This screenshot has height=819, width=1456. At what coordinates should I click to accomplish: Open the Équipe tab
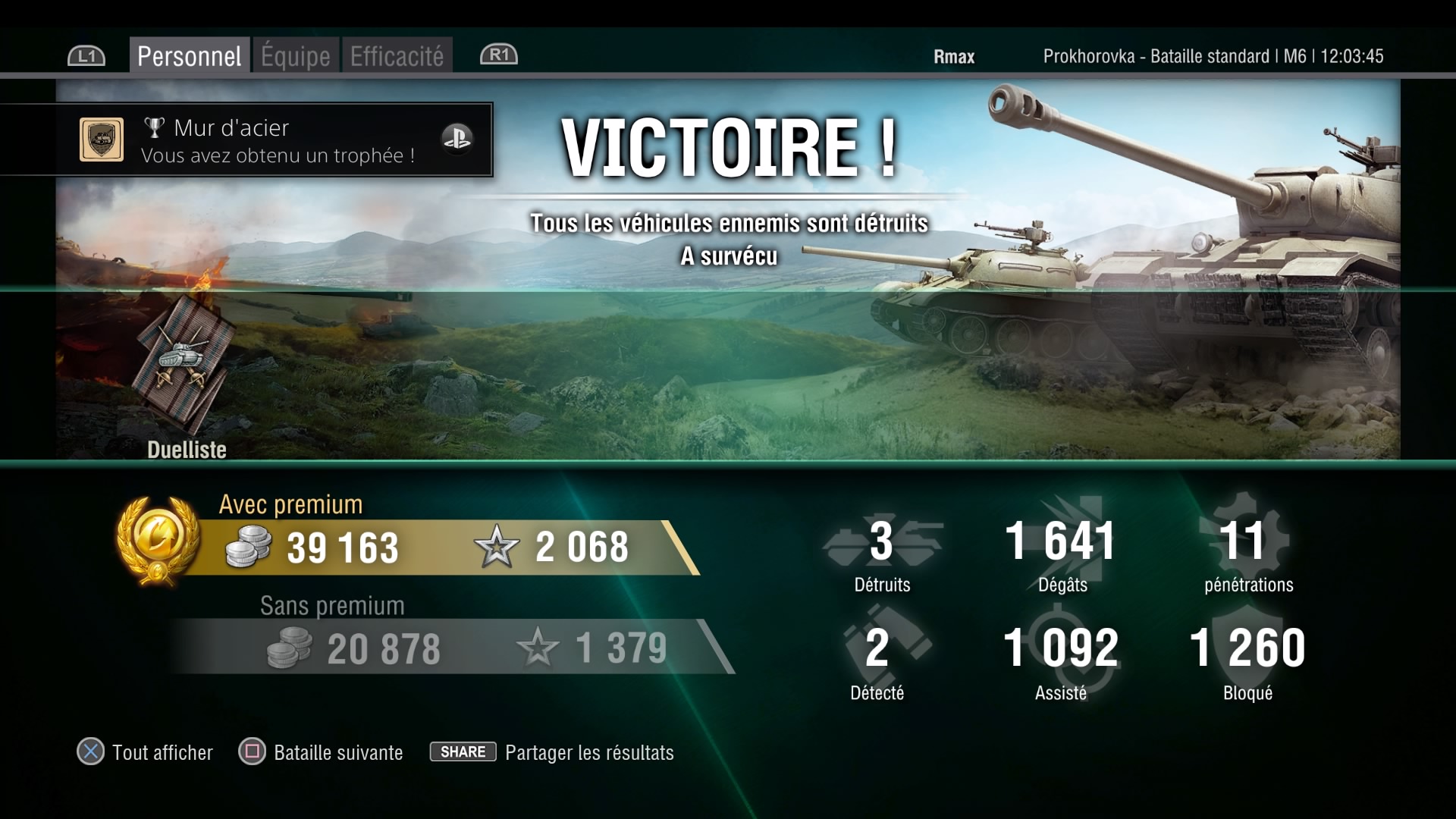[x=296, y=56]
